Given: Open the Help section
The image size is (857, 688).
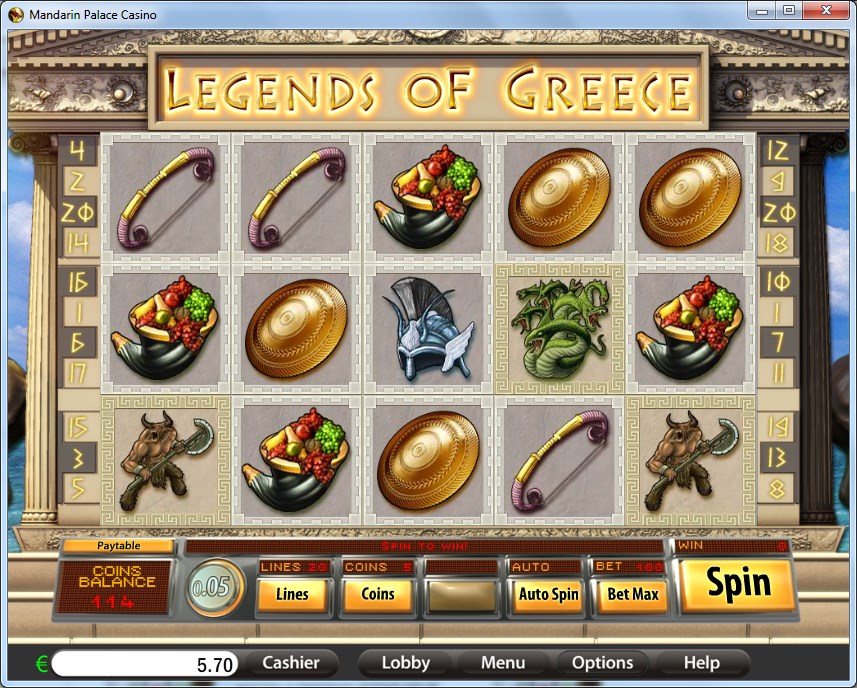Looking at the screenshot, I should point(701,662).
